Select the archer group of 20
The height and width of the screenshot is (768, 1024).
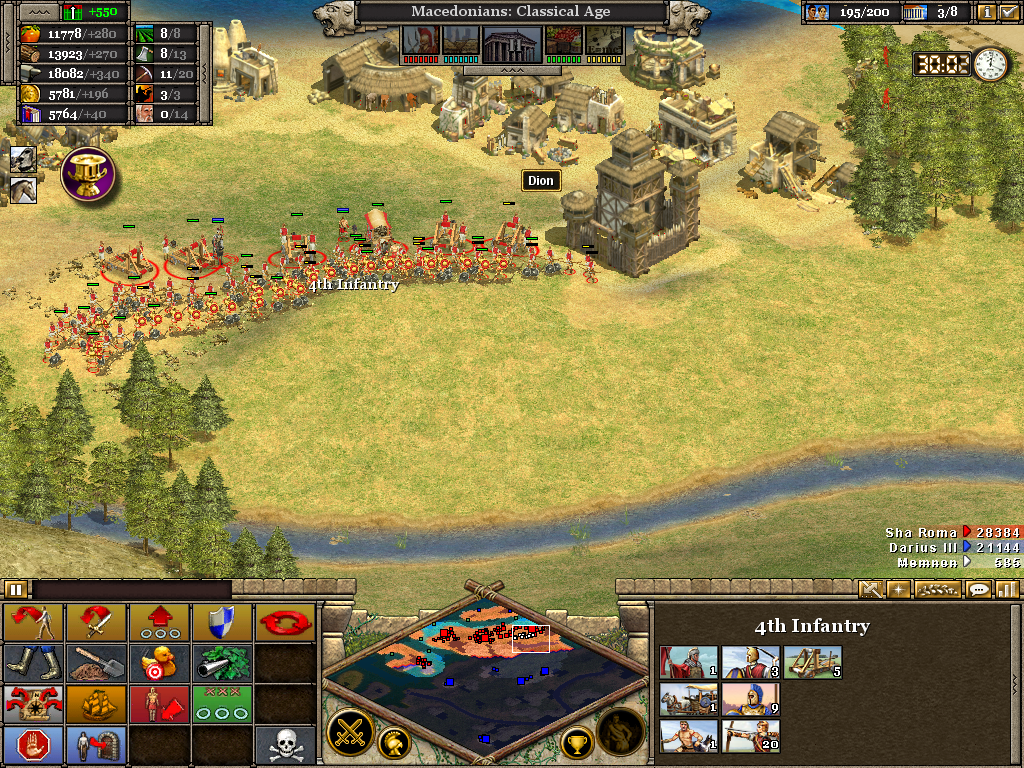750,736
